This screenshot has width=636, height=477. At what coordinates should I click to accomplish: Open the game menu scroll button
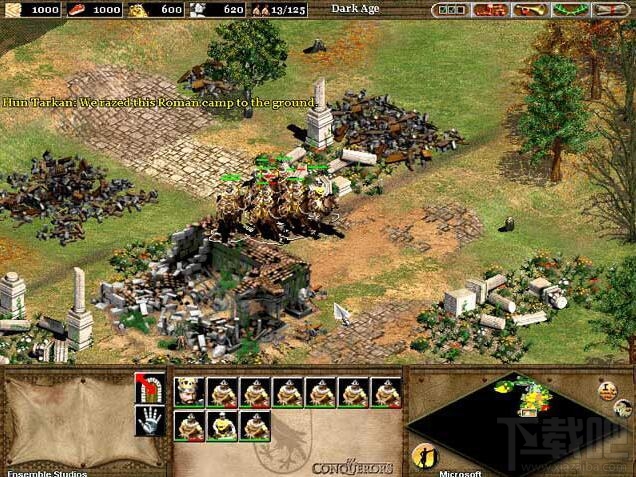tap(611, 10)
